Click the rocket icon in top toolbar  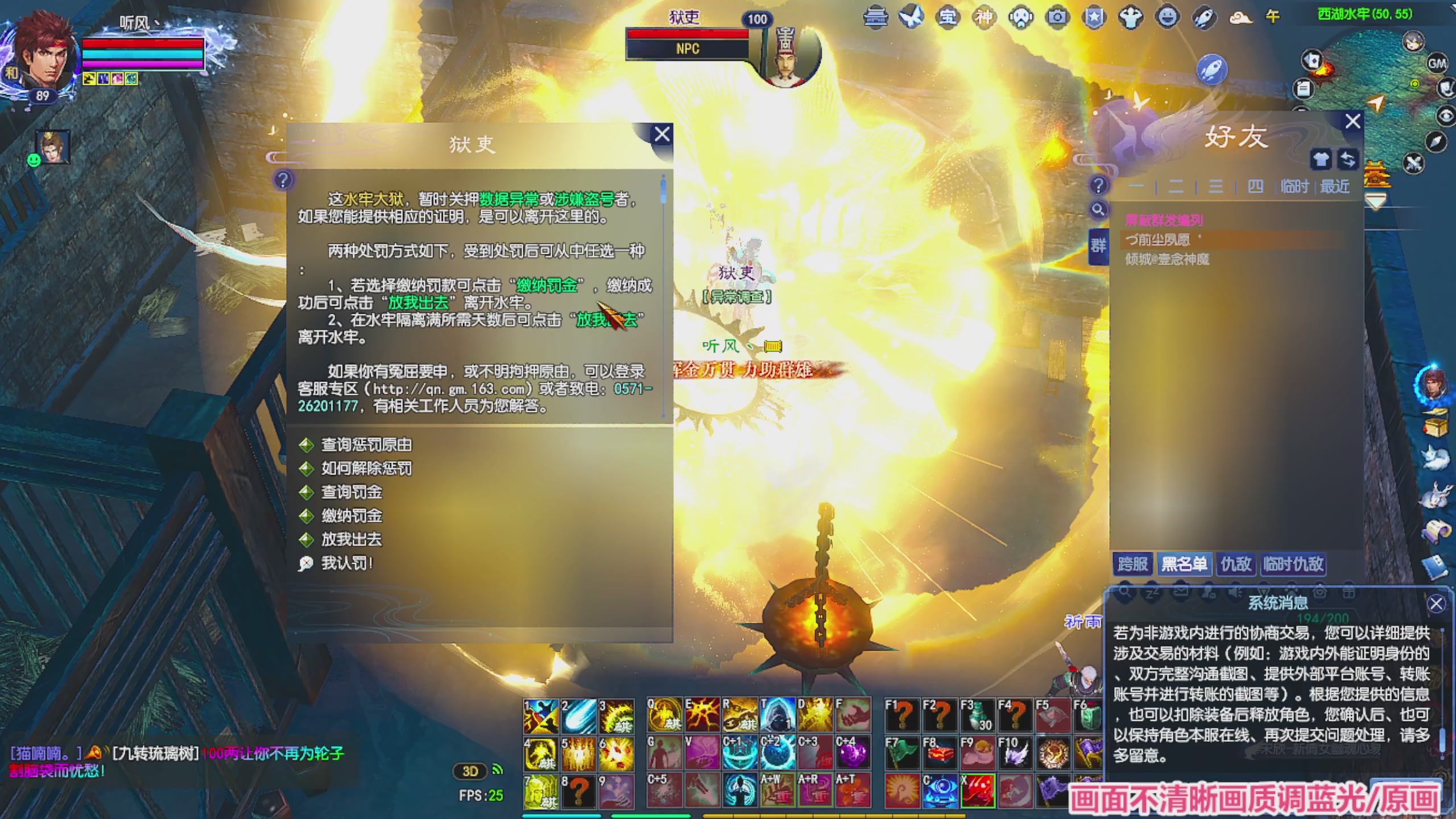click(x=1203, y=17)
